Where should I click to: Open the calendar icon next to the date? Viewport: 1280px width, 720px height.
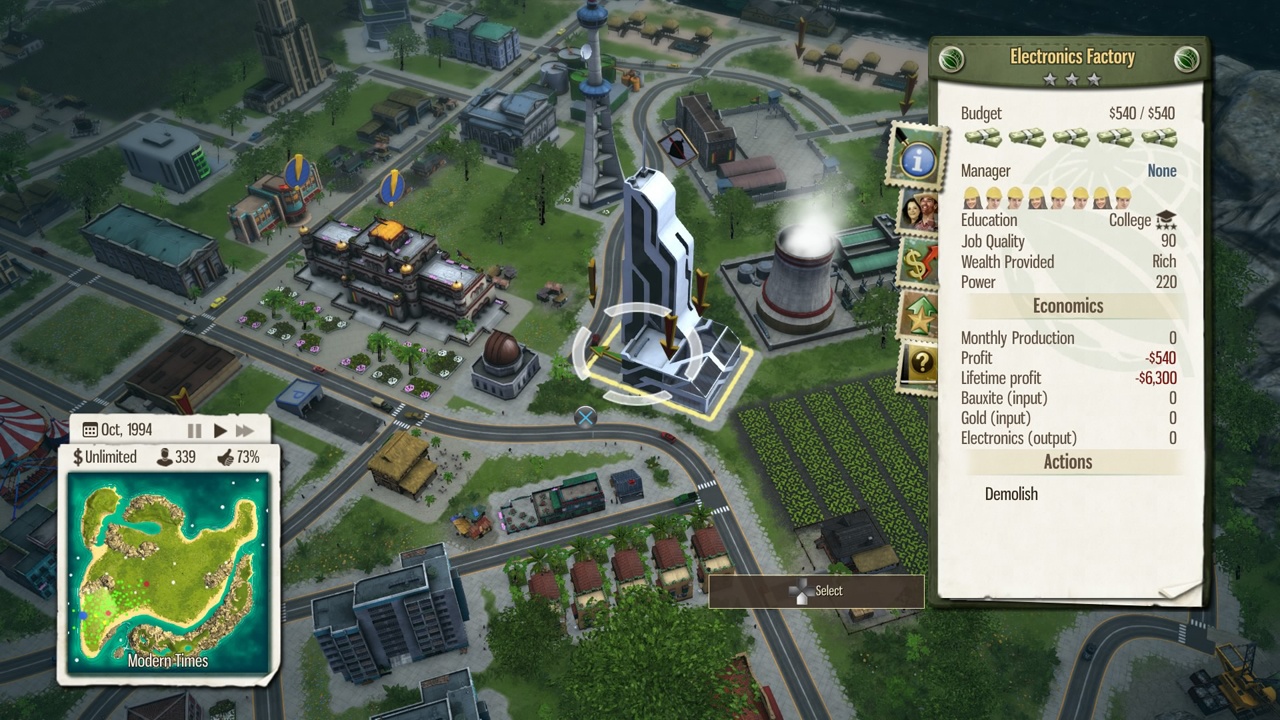(x=90, y=430)
